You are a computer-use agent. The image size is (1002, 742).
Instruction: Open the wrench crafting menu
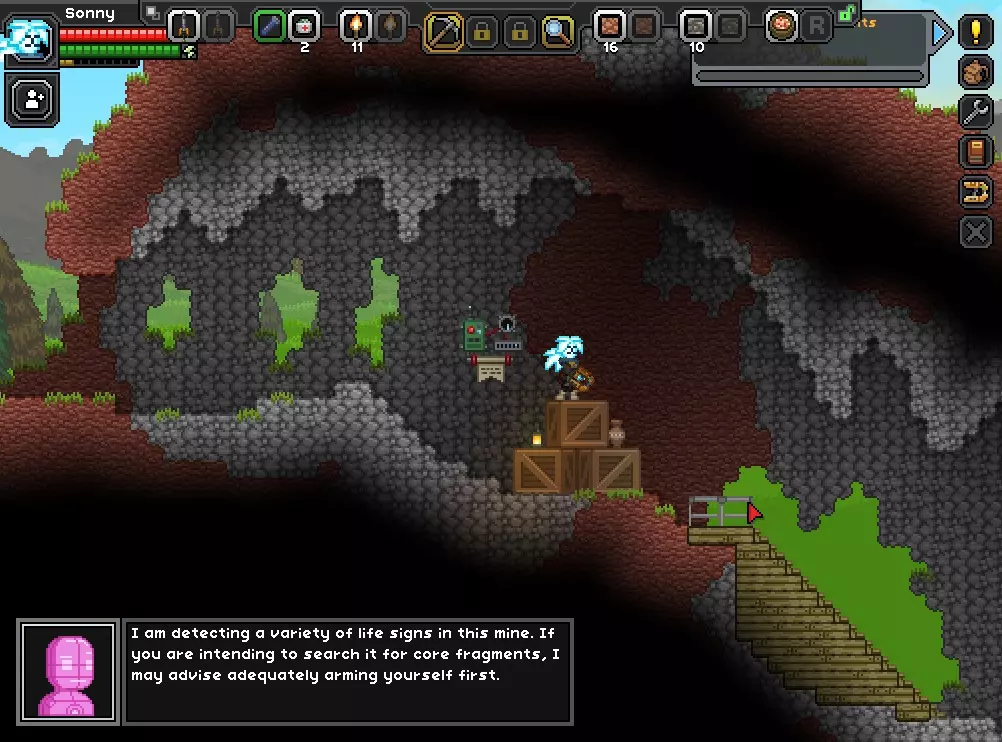pos(975,112)
